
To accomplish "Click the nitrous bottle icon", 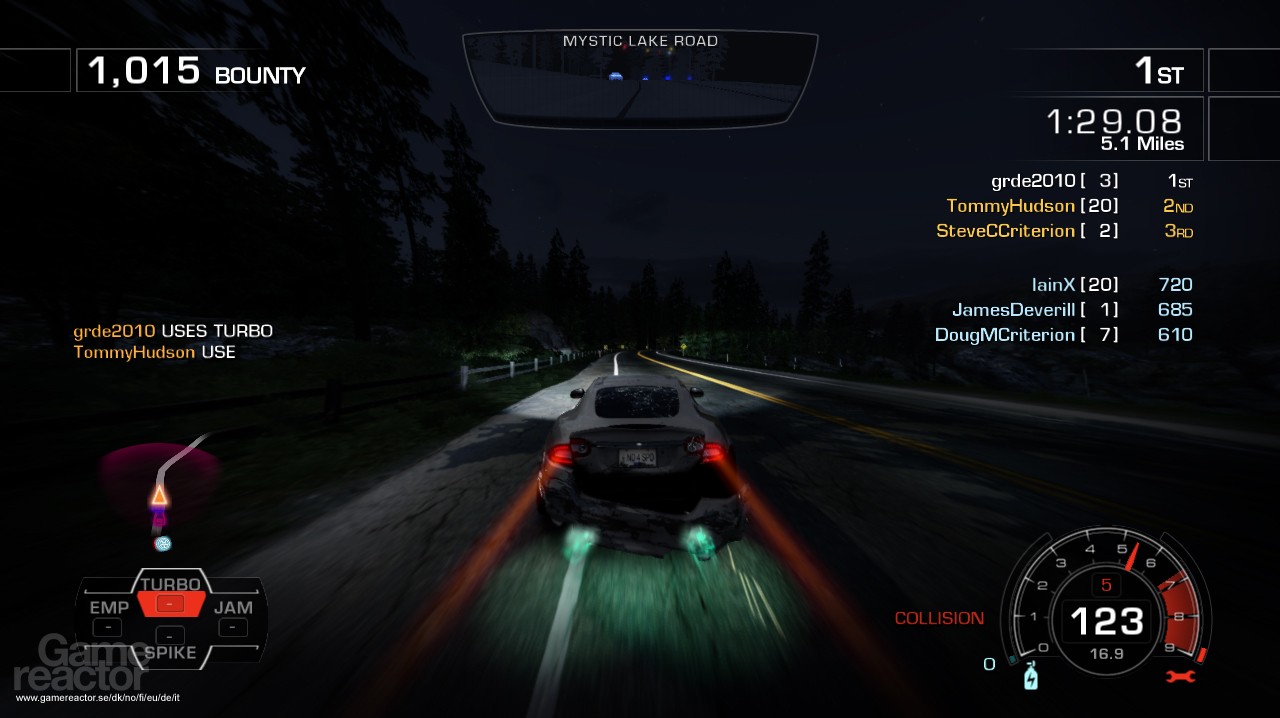I will pos(1032,677).
